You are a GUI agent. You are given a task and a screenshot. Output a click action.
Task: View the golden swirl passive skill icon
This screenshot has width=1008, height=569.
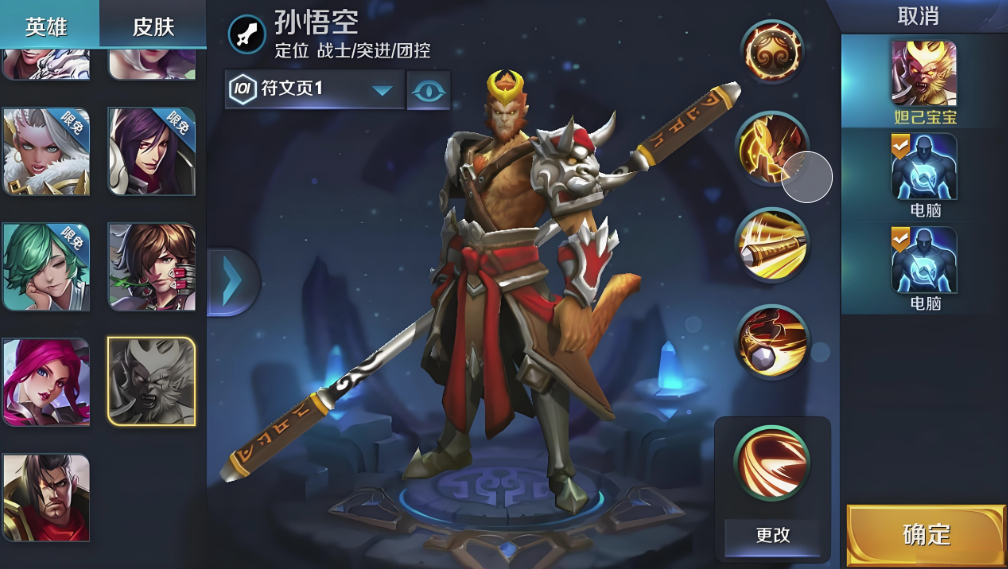[772, 52]
